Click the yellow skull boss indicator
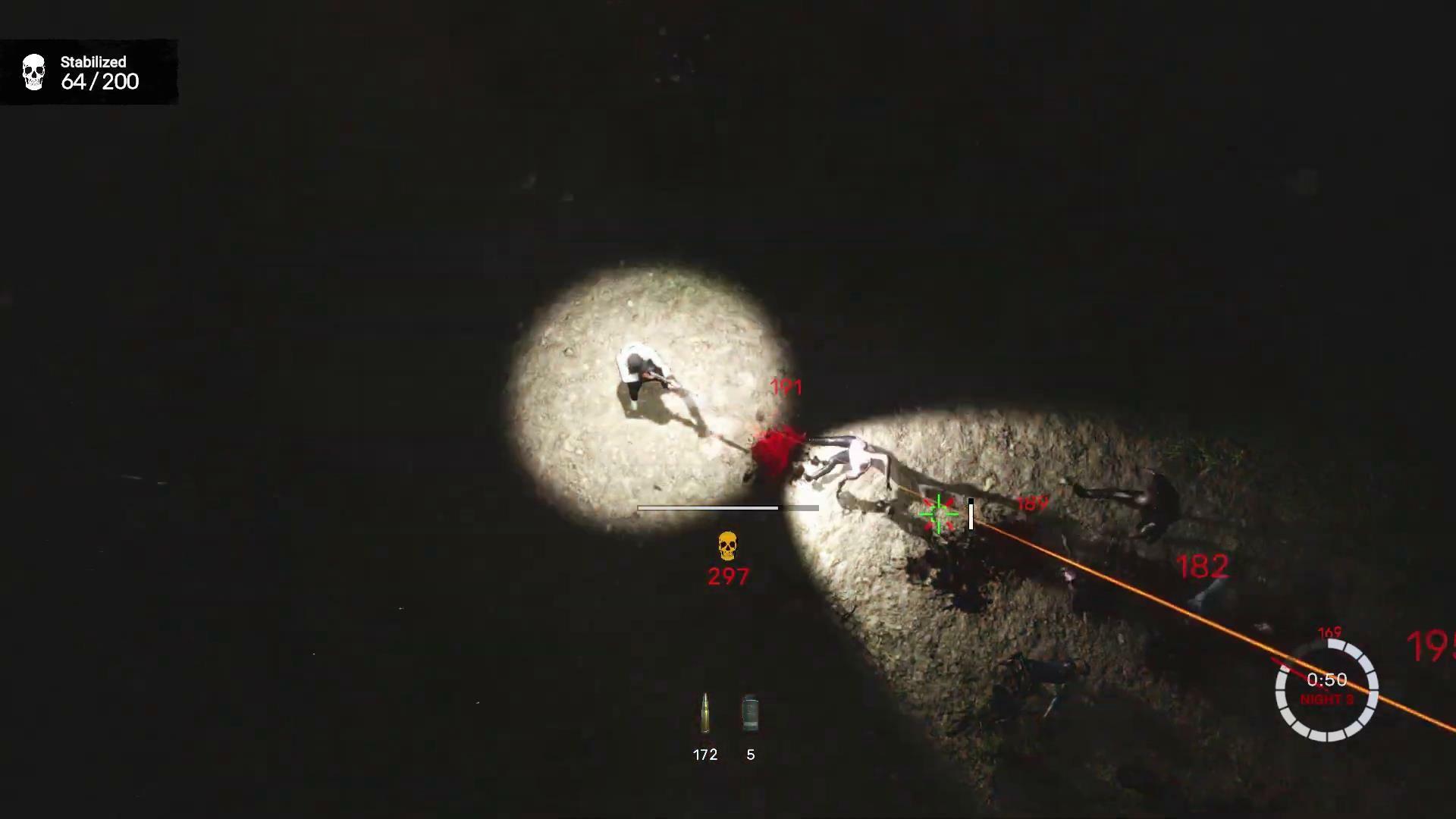 coord(727,545)
